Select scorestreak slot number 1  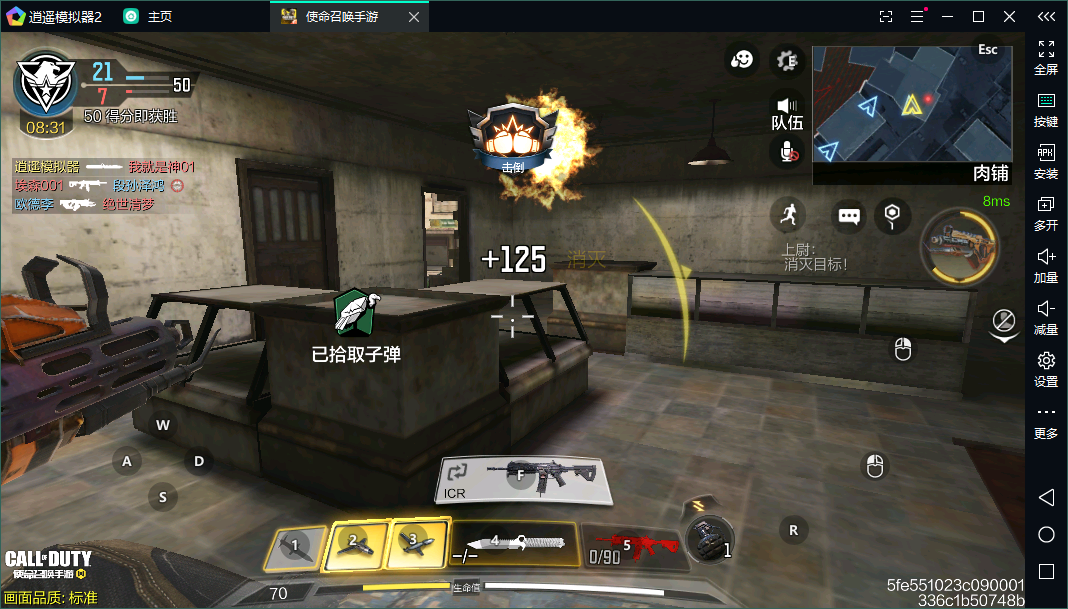pos(296,548)
